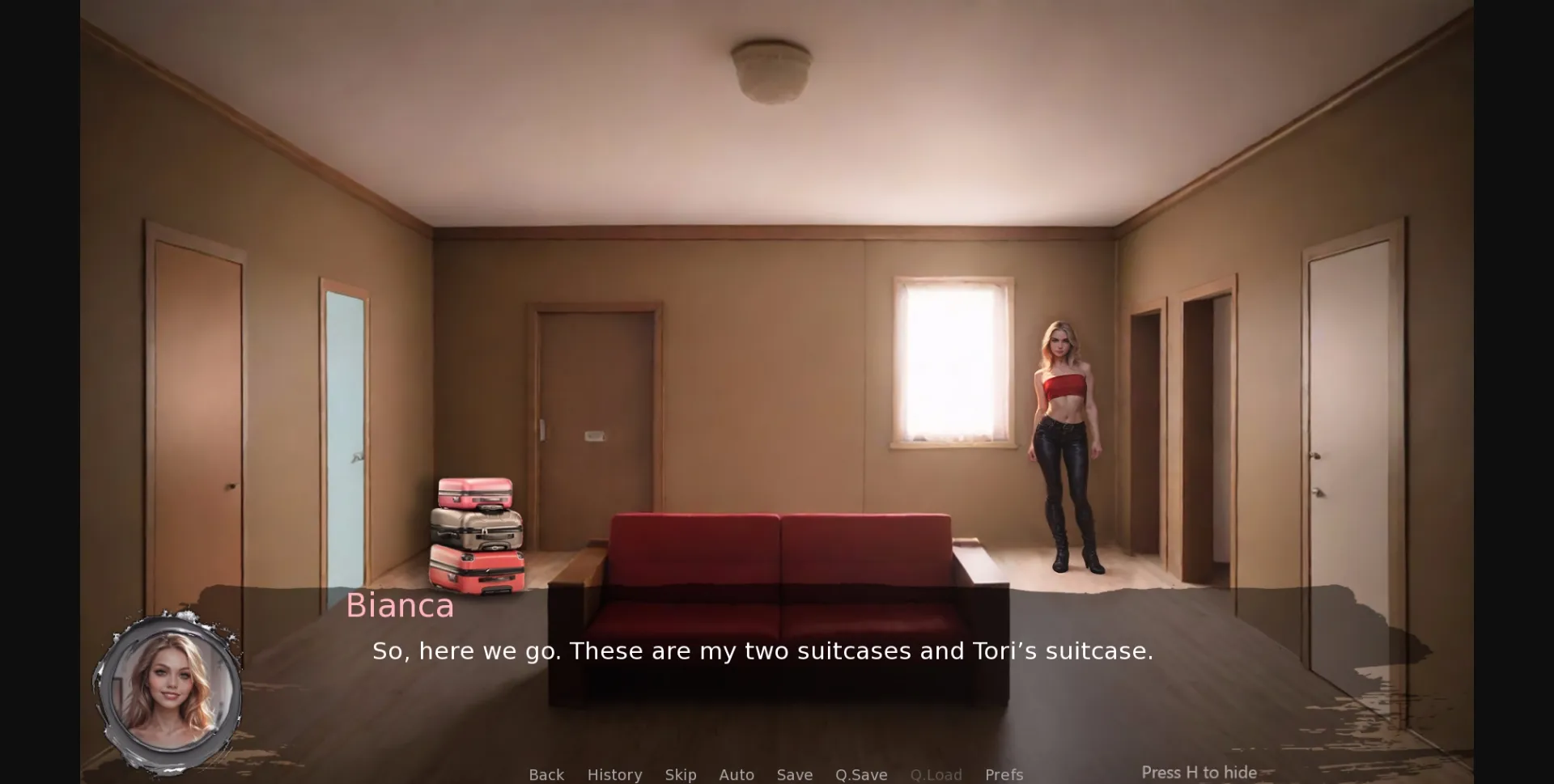Perform a Q.Save quick save
Viewport: 1554px width, 784px height.
pos(861,774)
